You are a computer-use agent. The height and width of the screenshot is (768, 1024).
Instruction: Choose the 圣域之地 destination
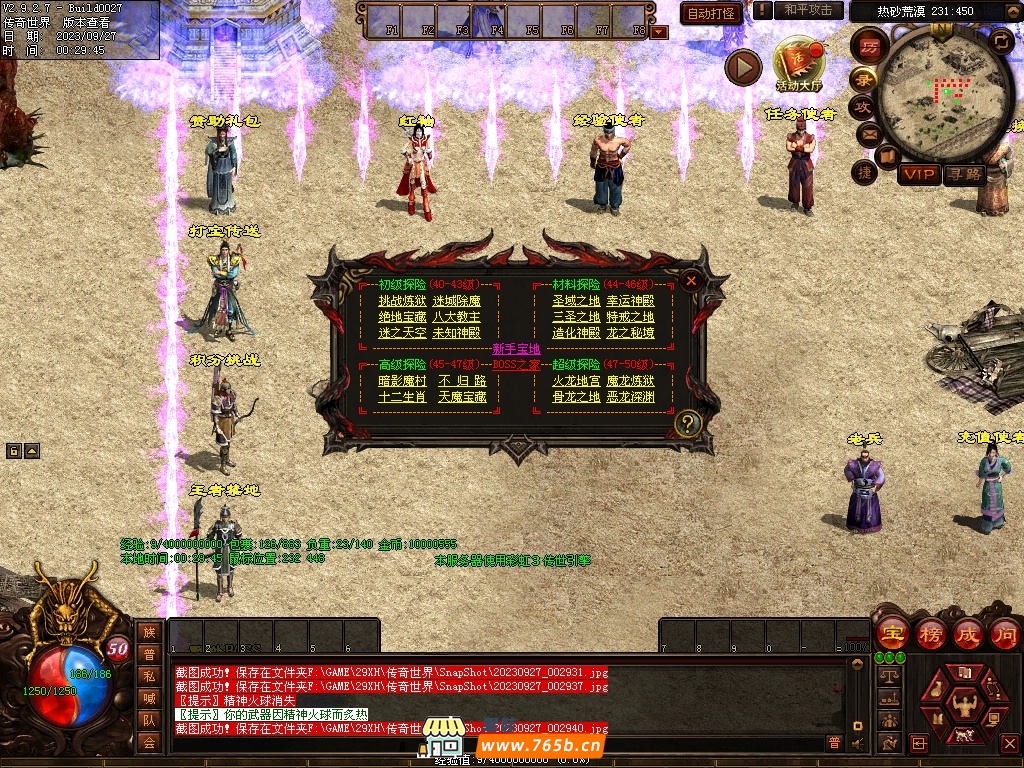coord(576,301)
